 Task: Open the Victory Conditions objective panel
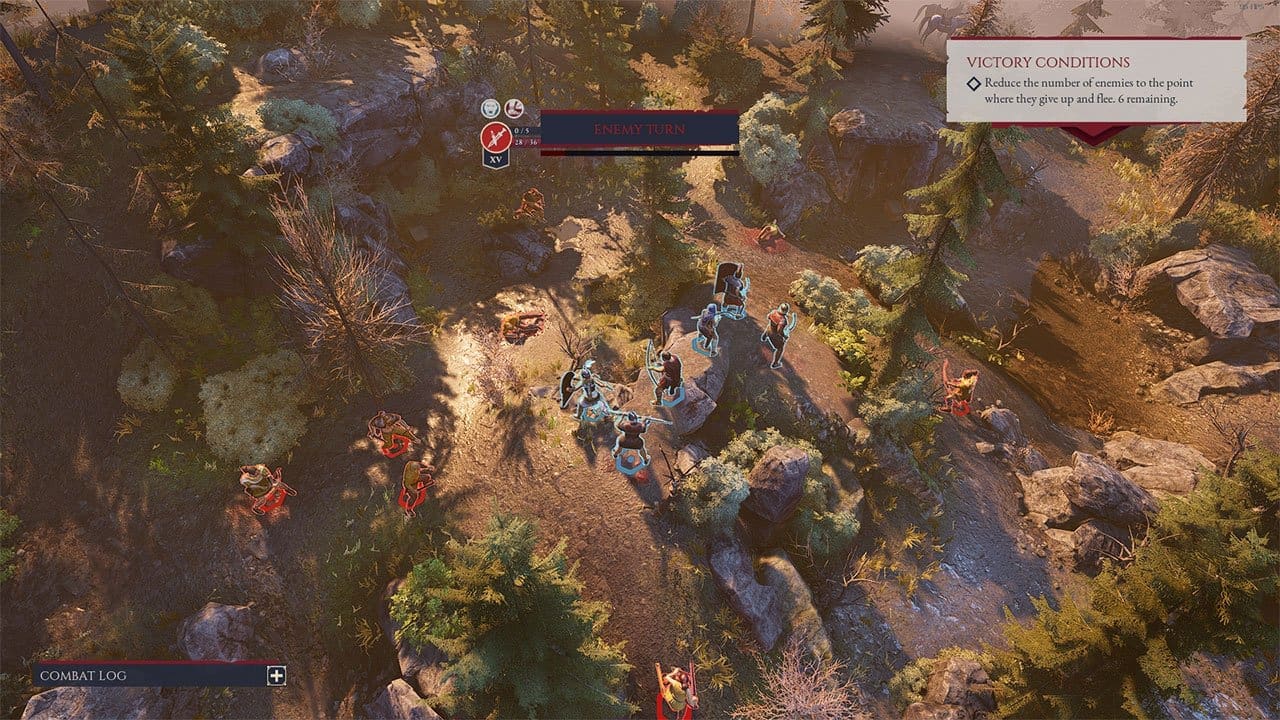(1096, 80)
